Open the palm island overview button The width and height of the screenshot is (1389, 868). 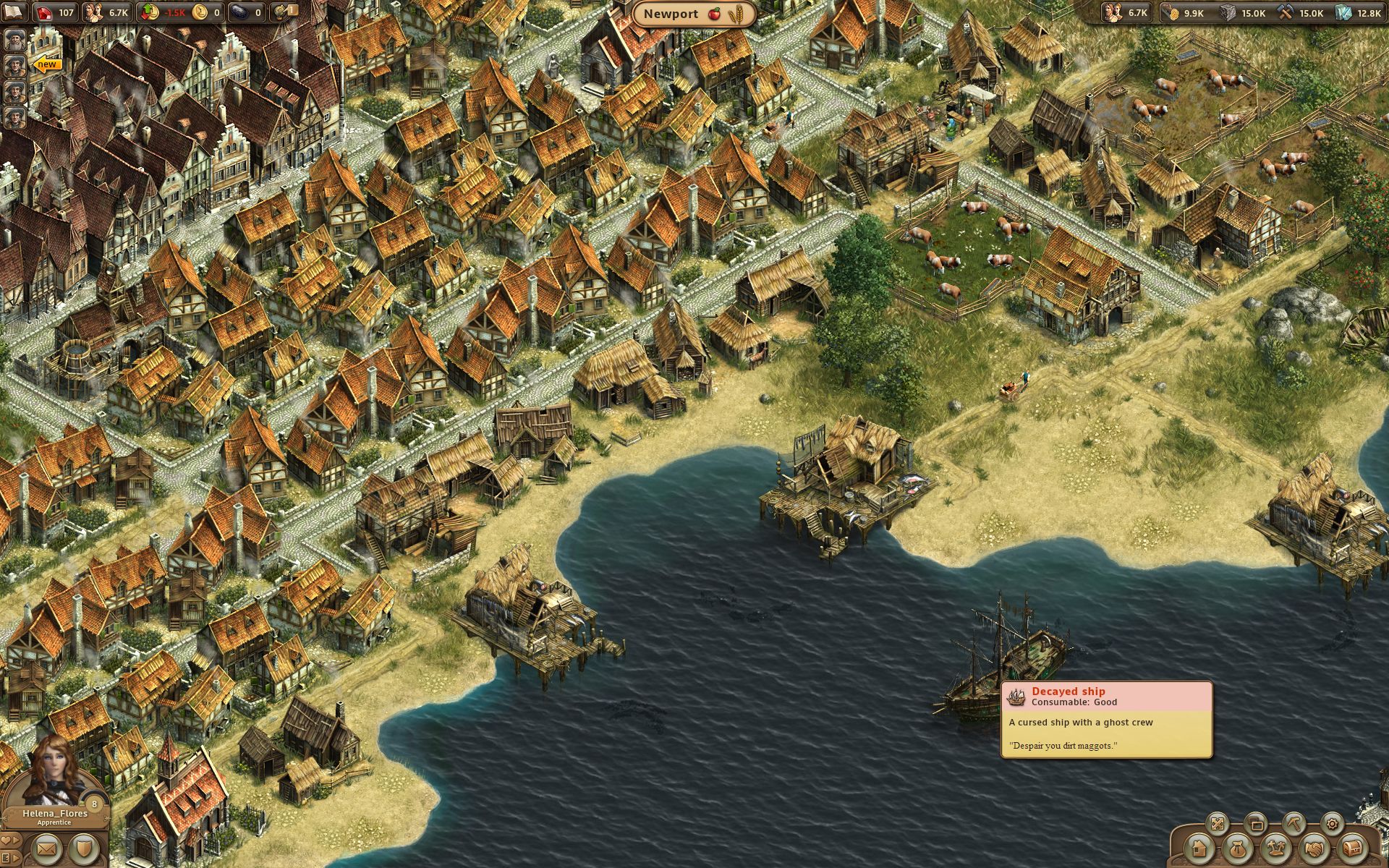[x=1275, y=848]
